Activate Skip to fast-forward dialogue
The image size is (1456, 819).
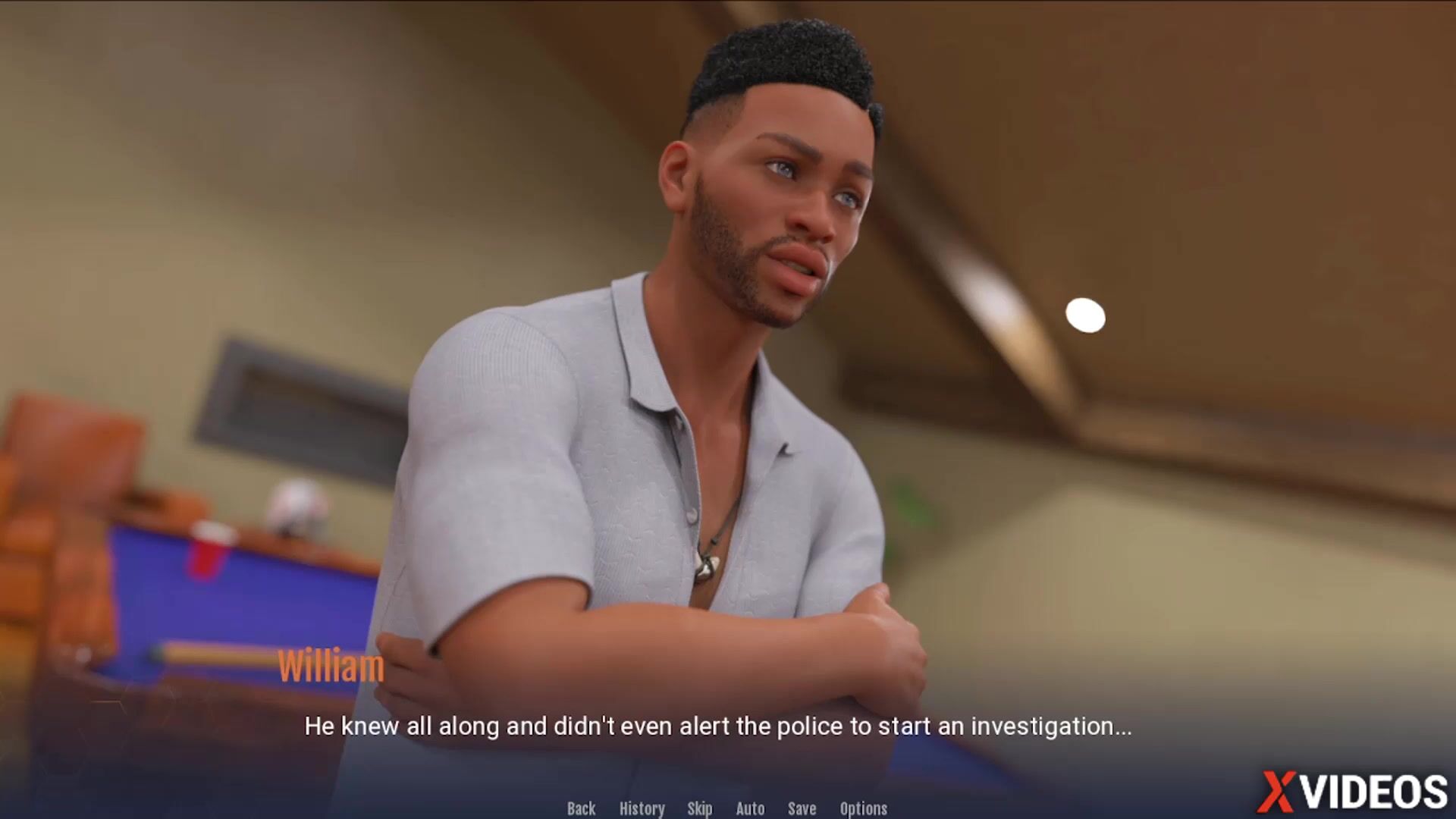click(699, 808)
